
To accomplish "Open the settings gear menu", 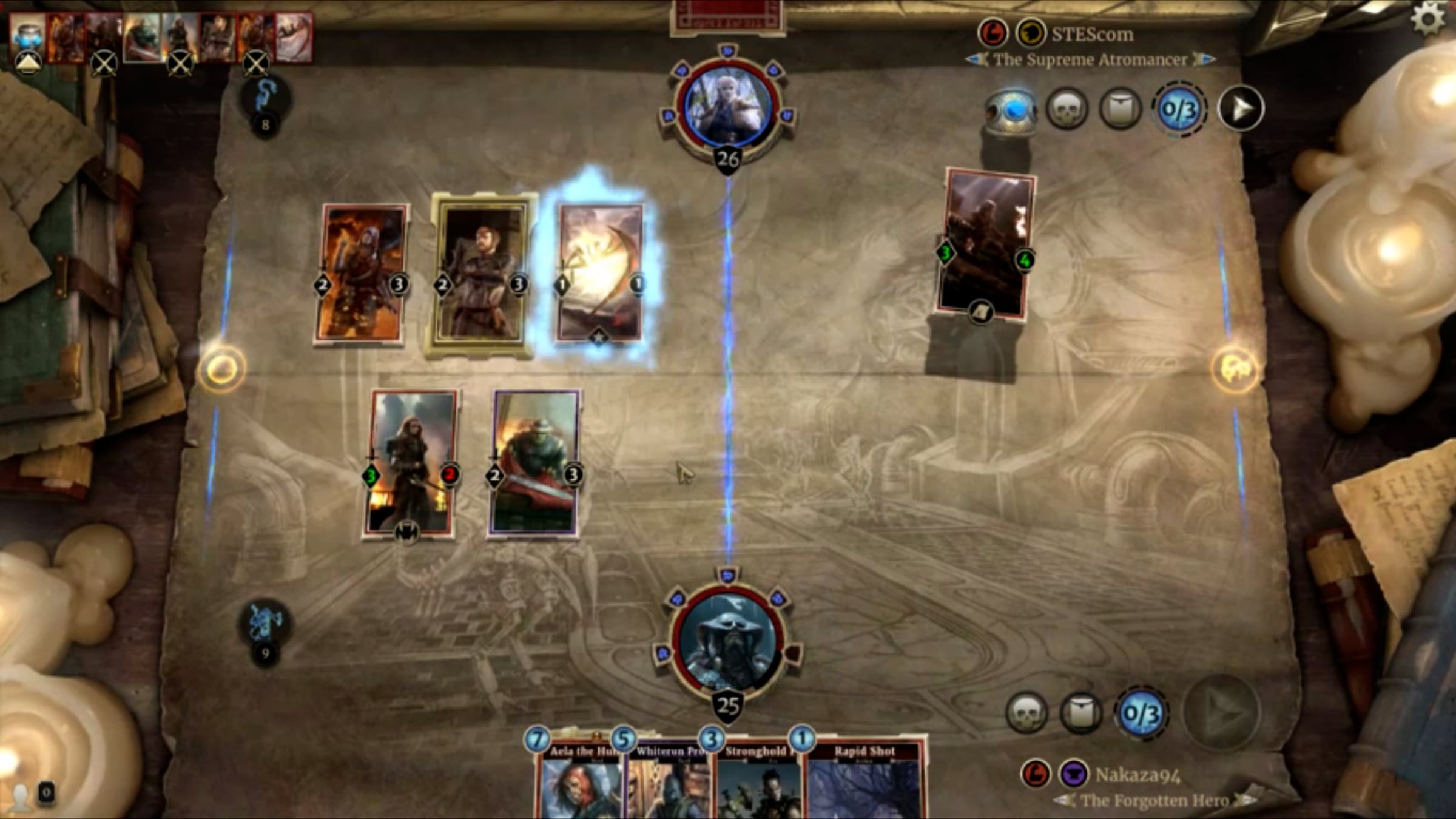I will point(1428,18).
